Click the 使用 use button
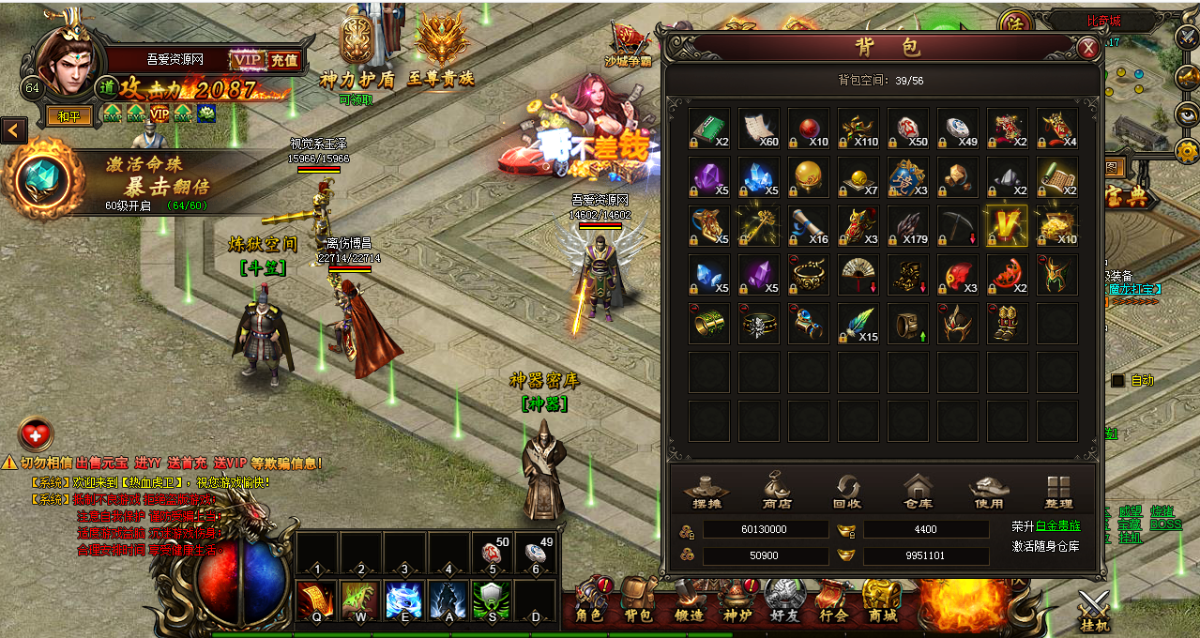The image size is (1200, 638). point(987,491)
